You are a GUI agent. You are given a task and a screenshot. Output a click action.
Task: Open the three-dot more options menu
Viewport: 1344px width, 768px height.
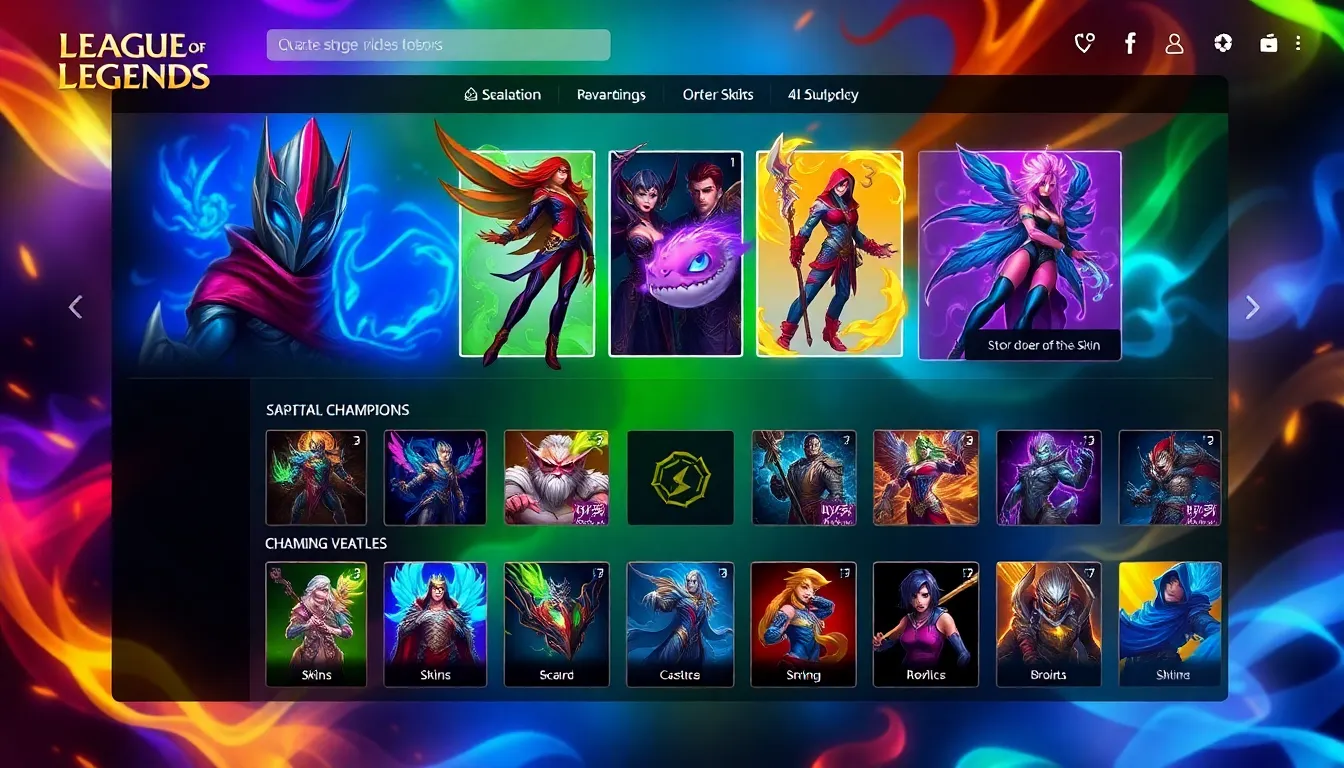pyautogui.click(x=1298, y=44)
